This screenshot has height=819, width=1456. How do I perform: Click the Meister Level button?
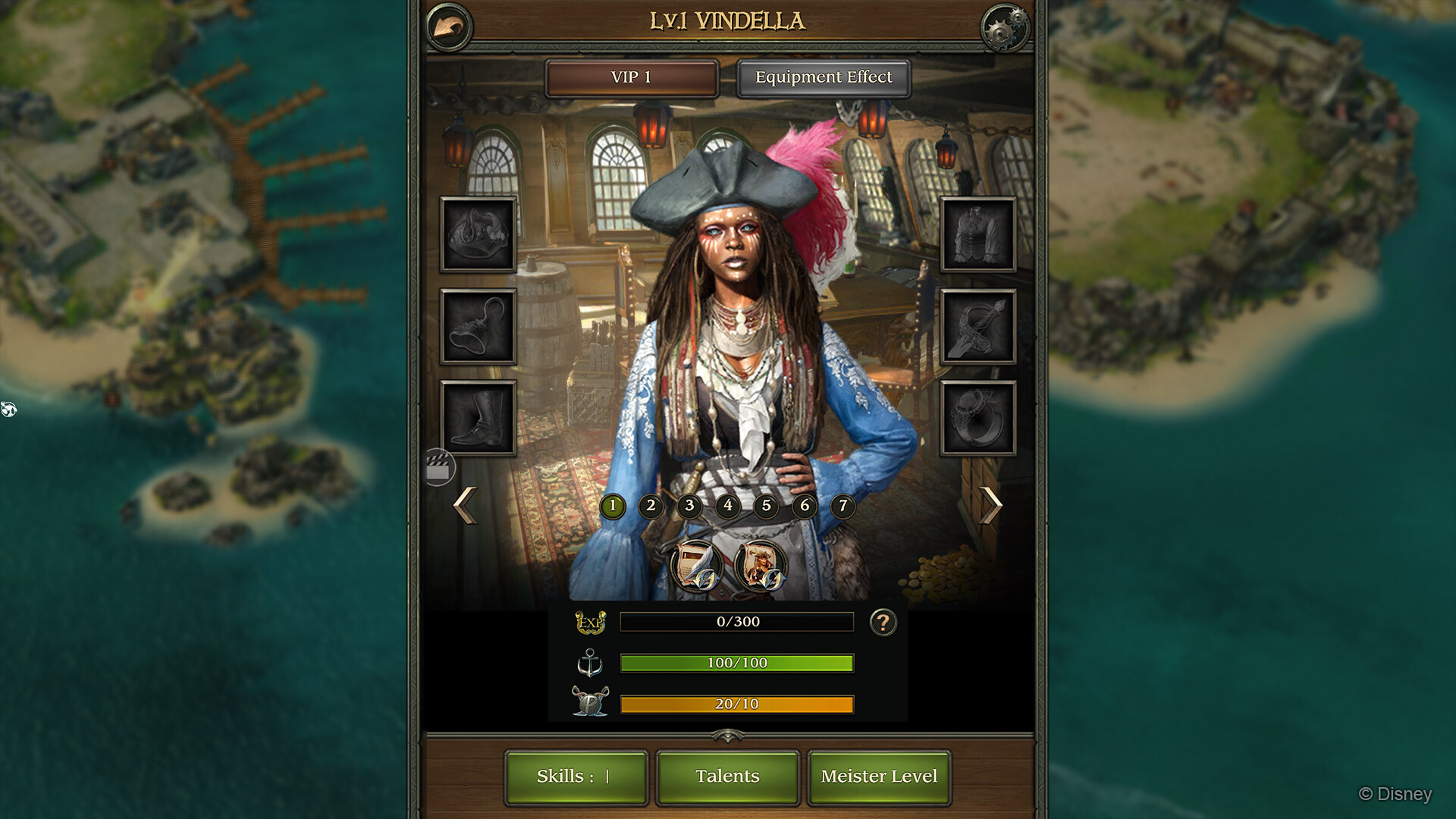(x=880, y=776)
